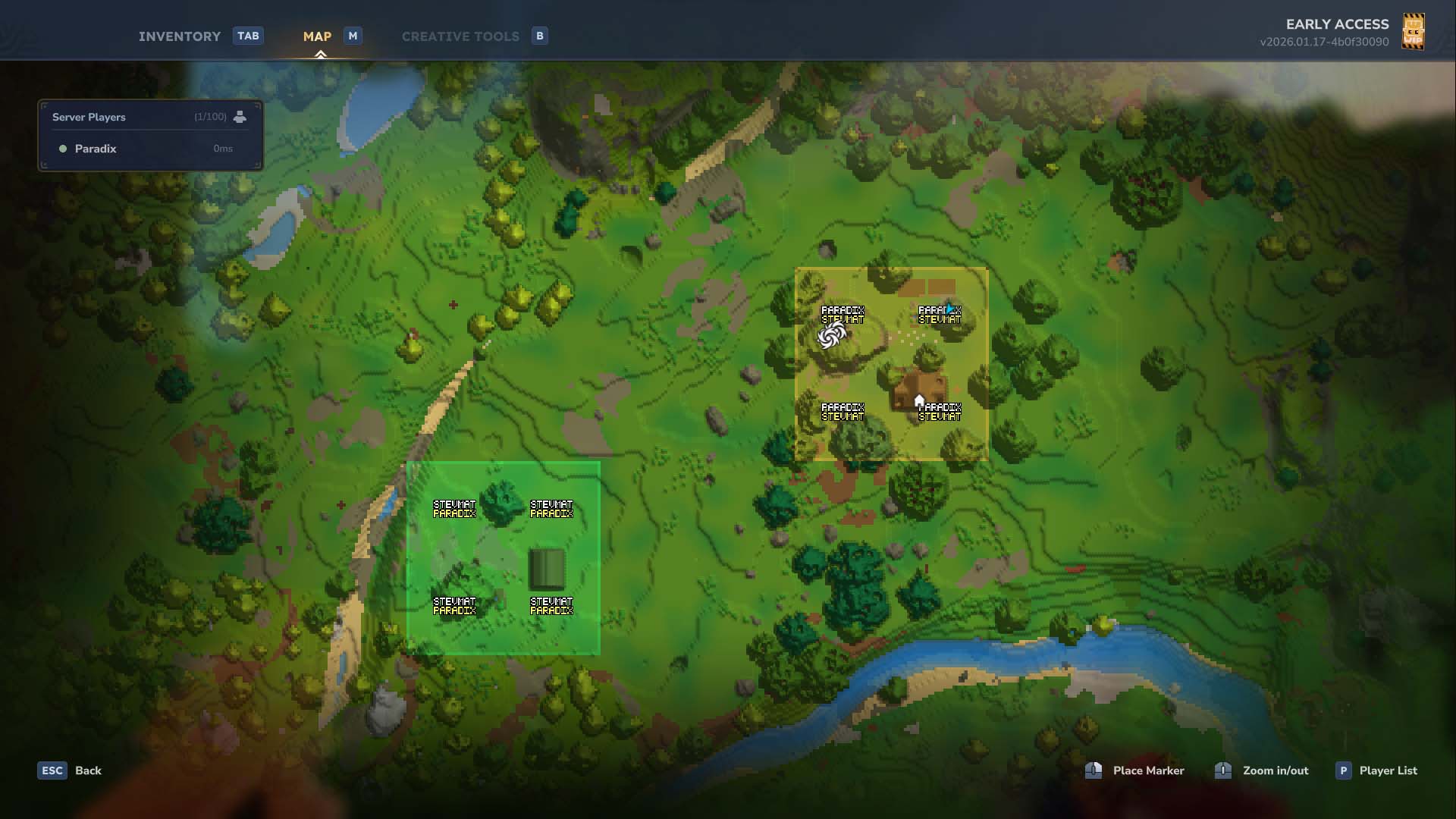Select Paradix in the server players list
Viewport: 1456px width, 819px height.
[96, 149]
